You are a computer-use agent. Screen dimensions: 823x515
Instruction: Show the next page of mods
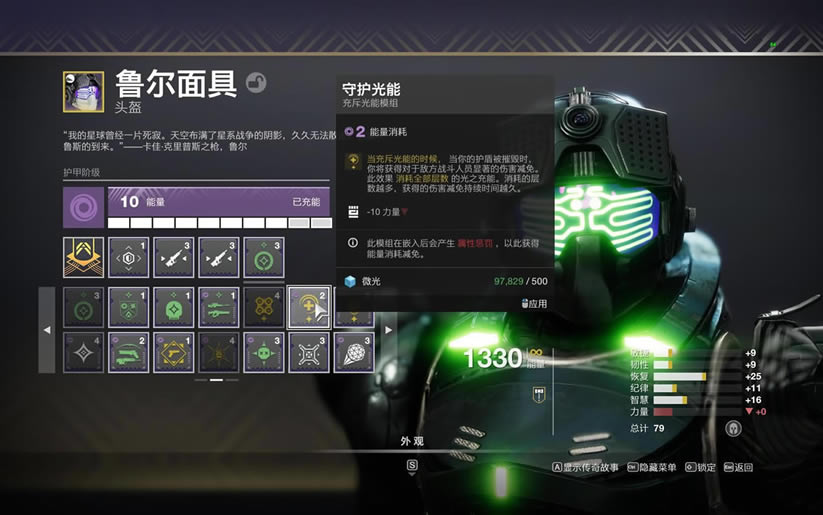(x=389, y=329)
